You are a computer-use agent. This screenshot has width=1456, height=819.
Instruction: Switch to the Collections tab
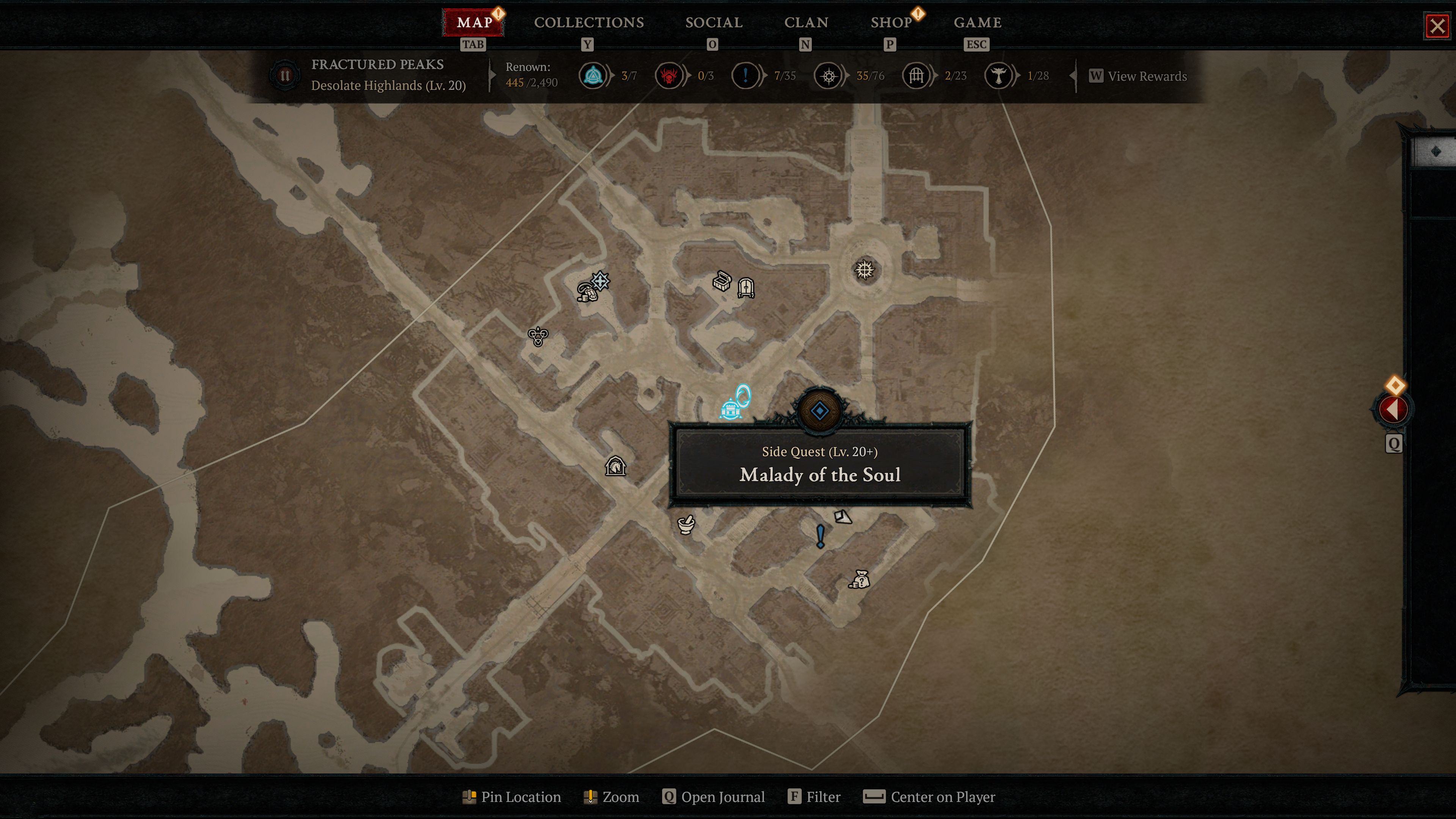588,23
